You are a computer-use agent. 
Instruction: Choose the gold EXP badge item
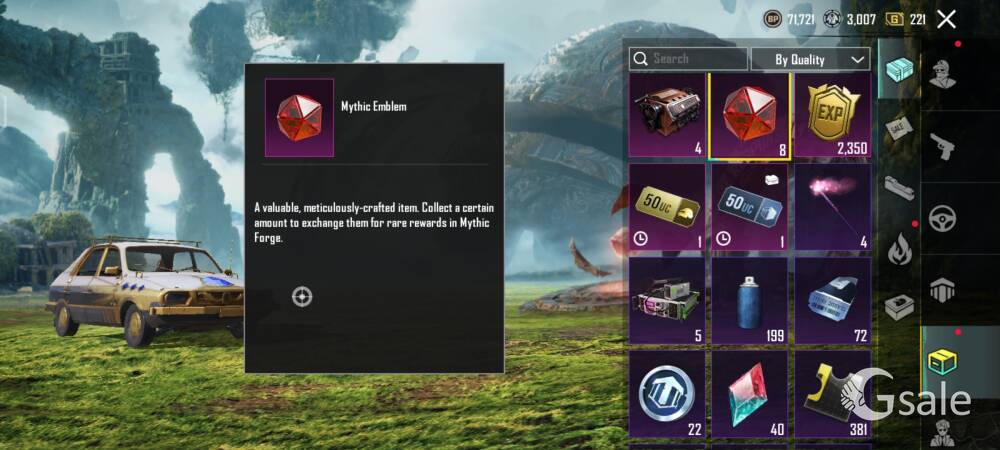[832, 116]
